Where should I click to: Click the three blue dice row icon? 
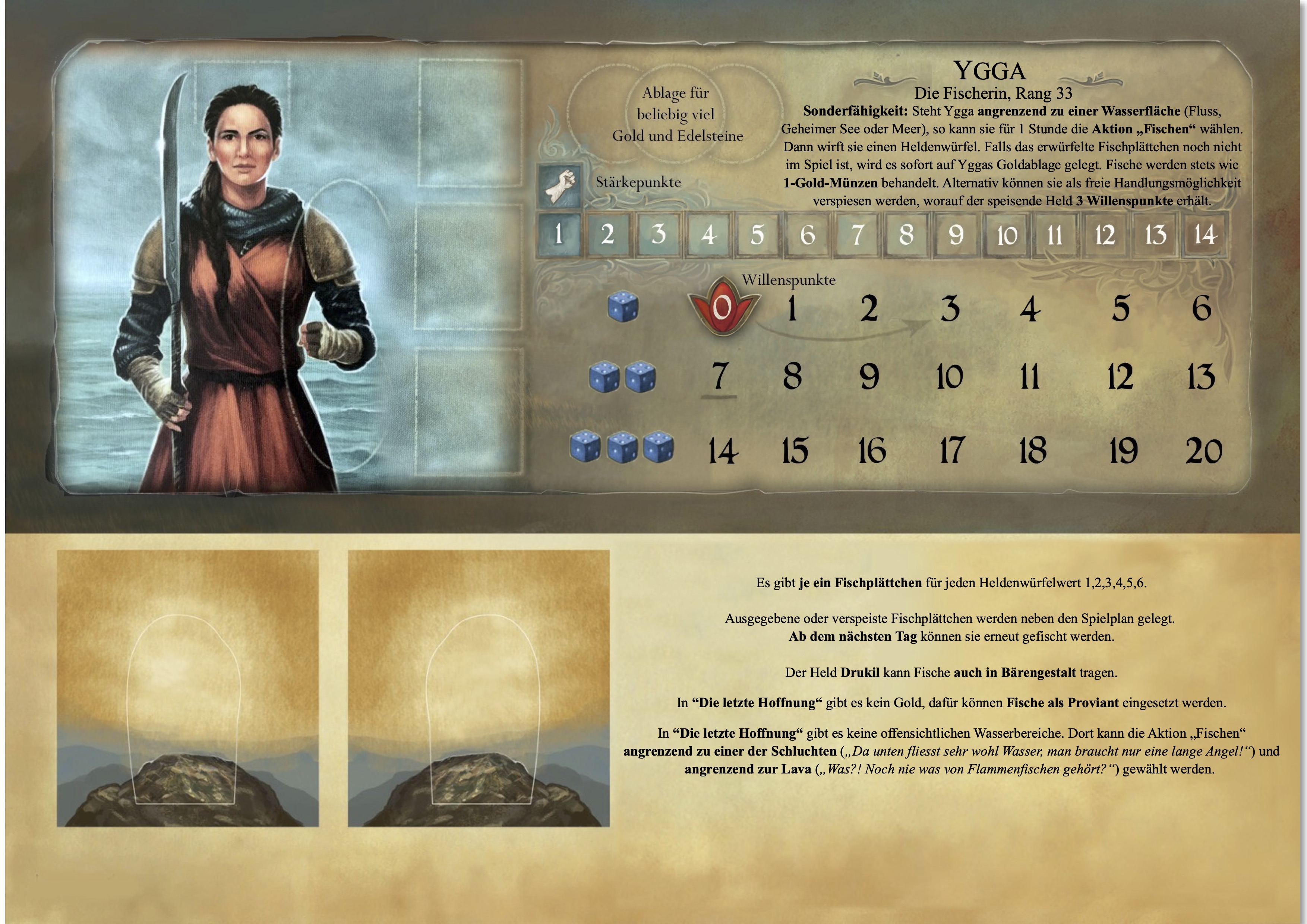tap(622, 447)
